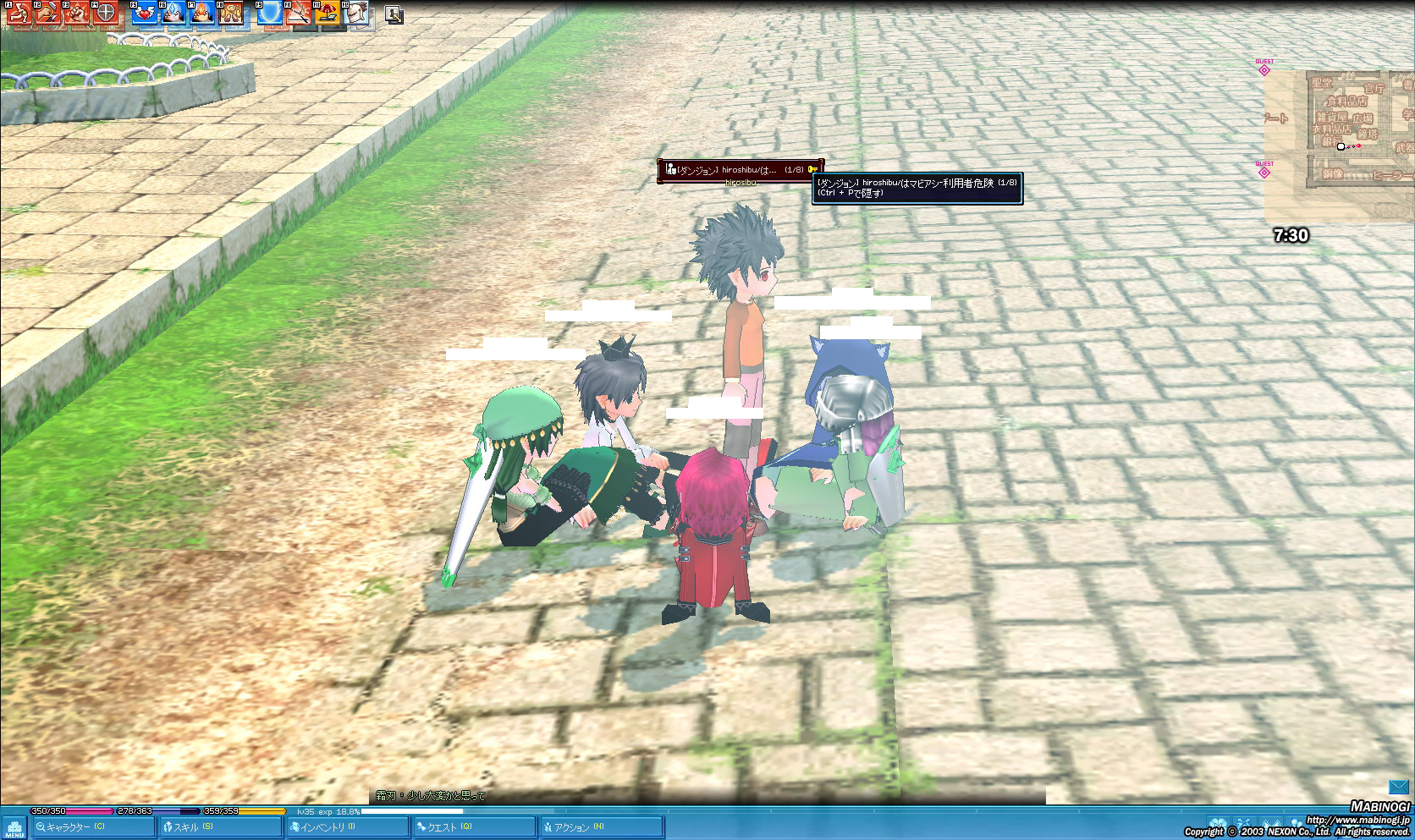Use the F3 clenched fist skill
The height and width of the screenshot is (840, 1415).
tap(76, 13)
